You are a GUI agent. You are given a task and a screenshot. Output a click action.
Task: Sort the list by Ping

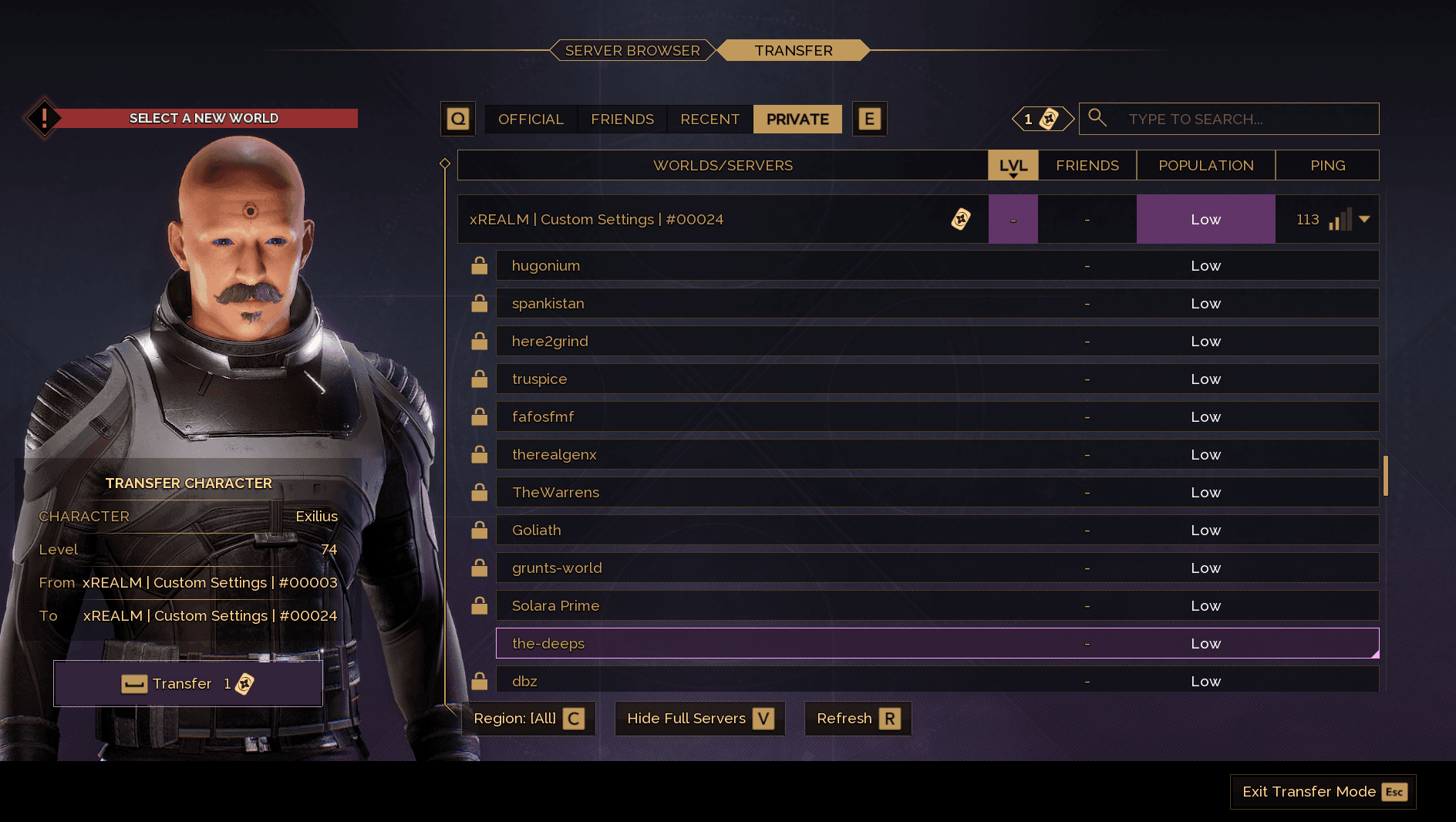pyautogui.click(x=1327, y=166)
